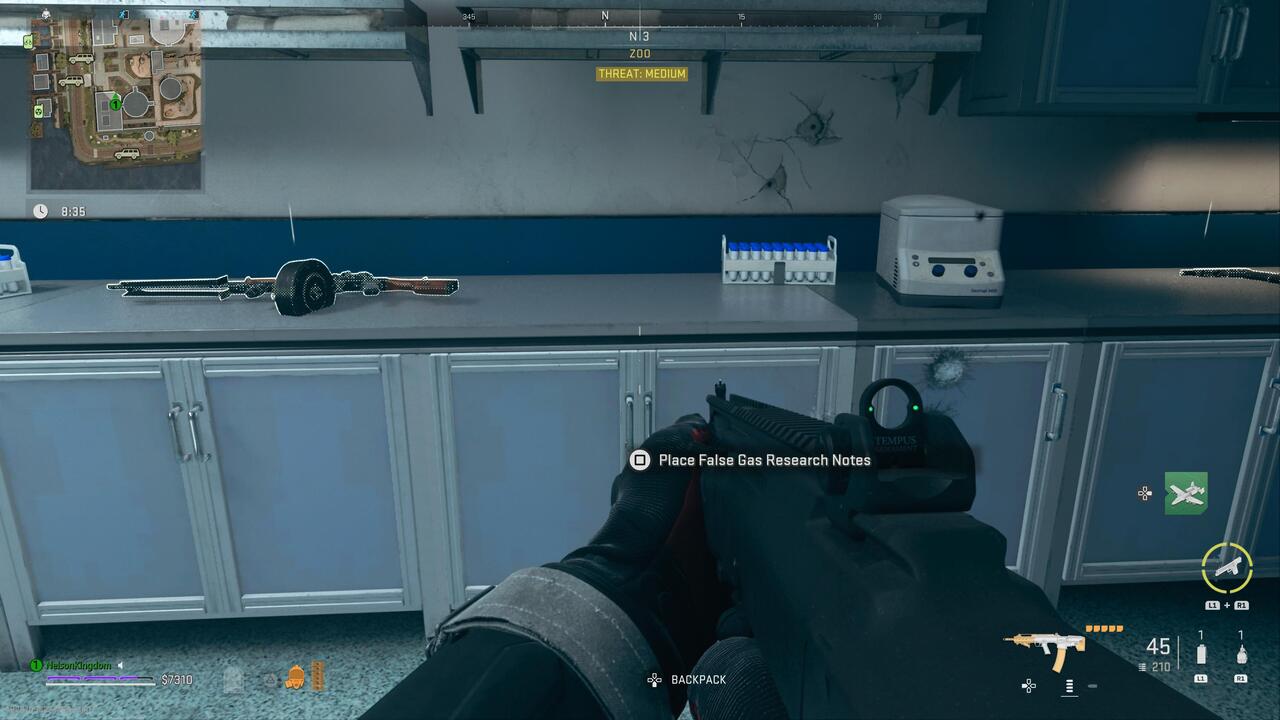
Task: Toggle the green ready status circle by NelsonKingdom
Action: click(35, 663)
